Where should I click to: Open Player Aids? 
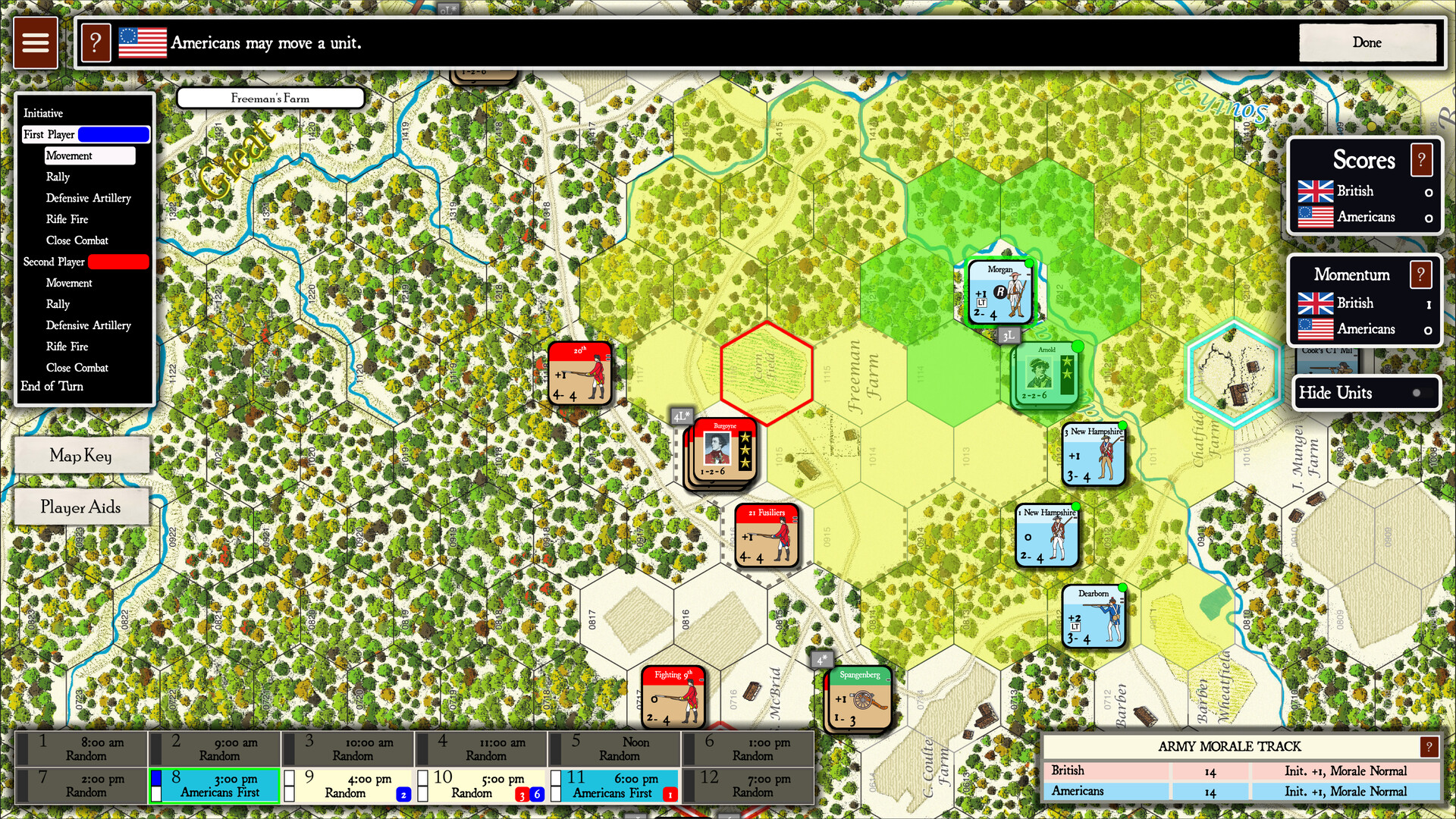80,507
